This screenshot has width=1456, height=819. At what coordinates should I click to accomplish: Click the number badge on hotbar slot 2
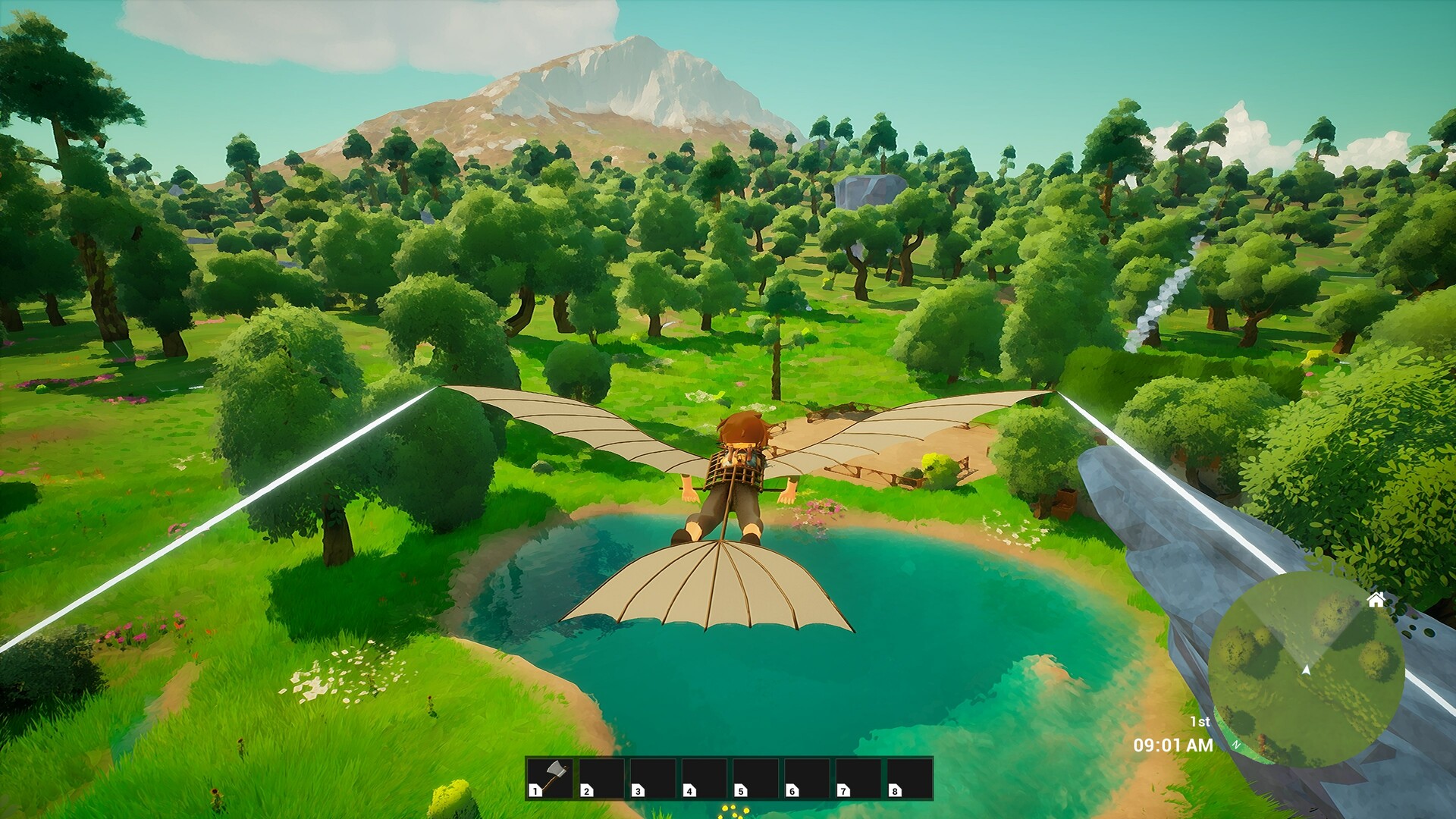(586, 791)
